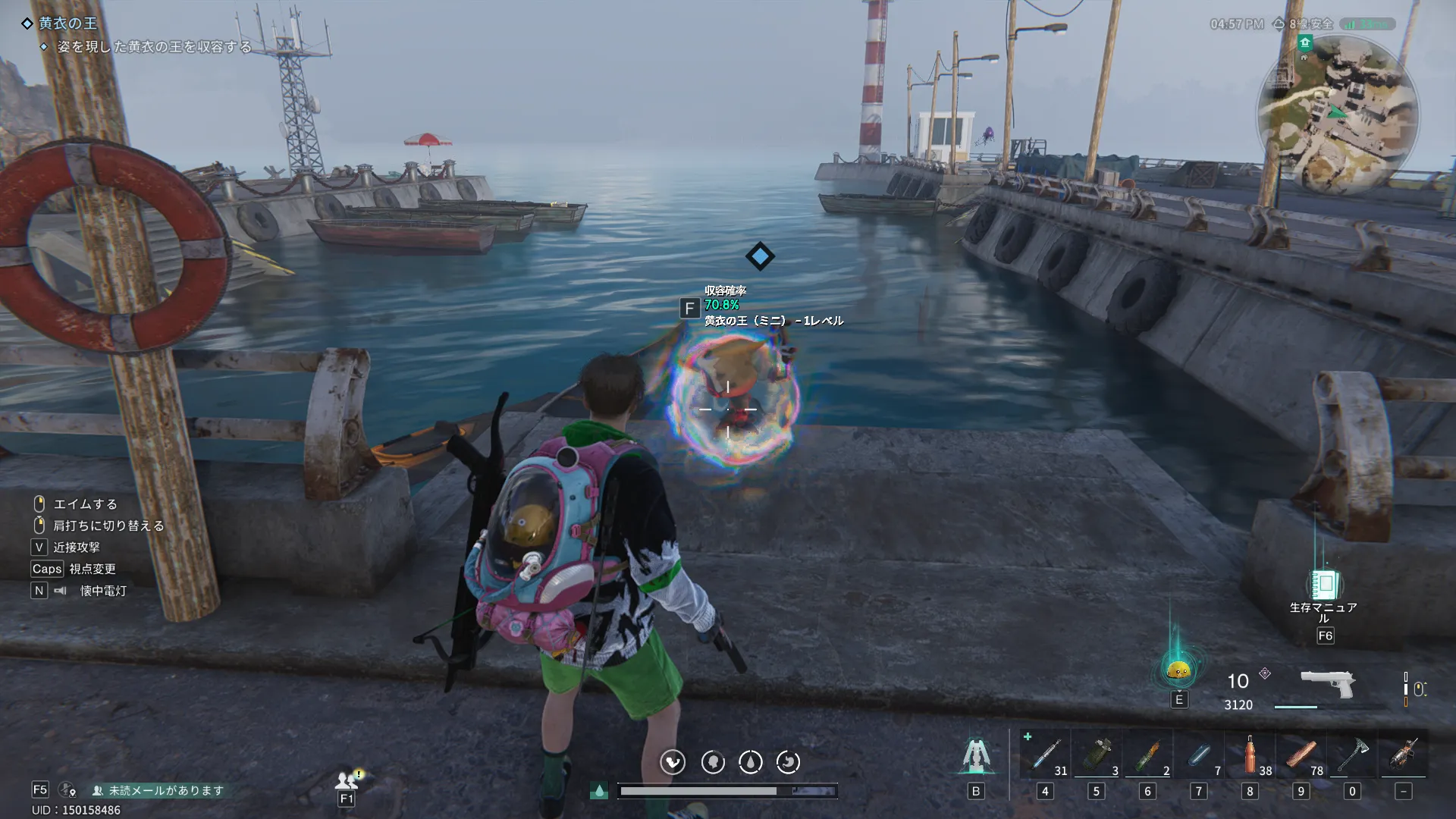Click the water drop thirst icon

point(751,762)
